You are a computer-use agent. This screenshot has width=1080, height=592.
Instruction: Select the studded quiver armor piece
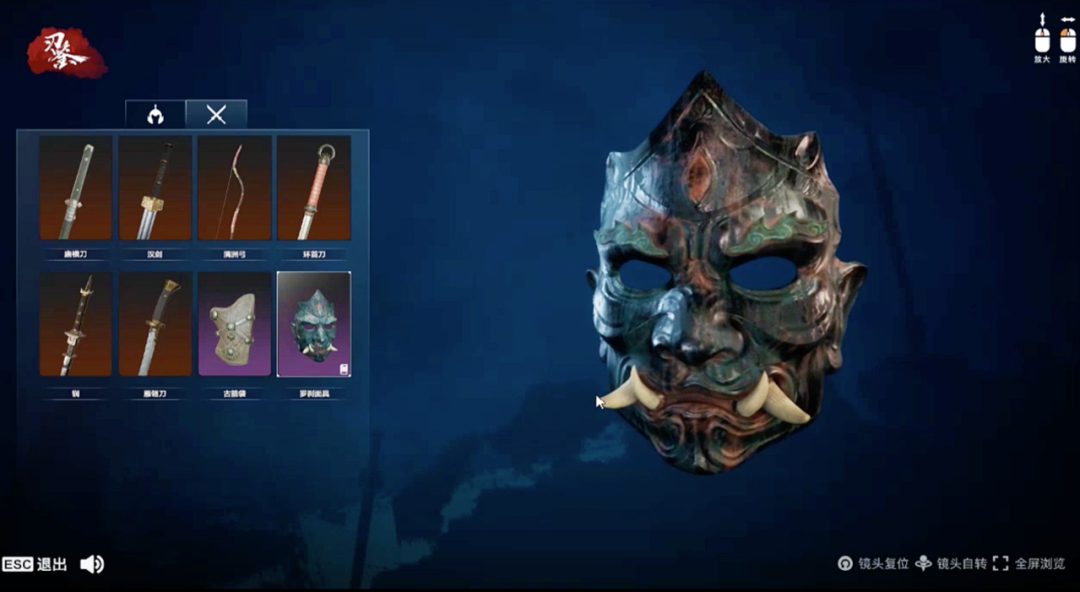pos(234,324)
